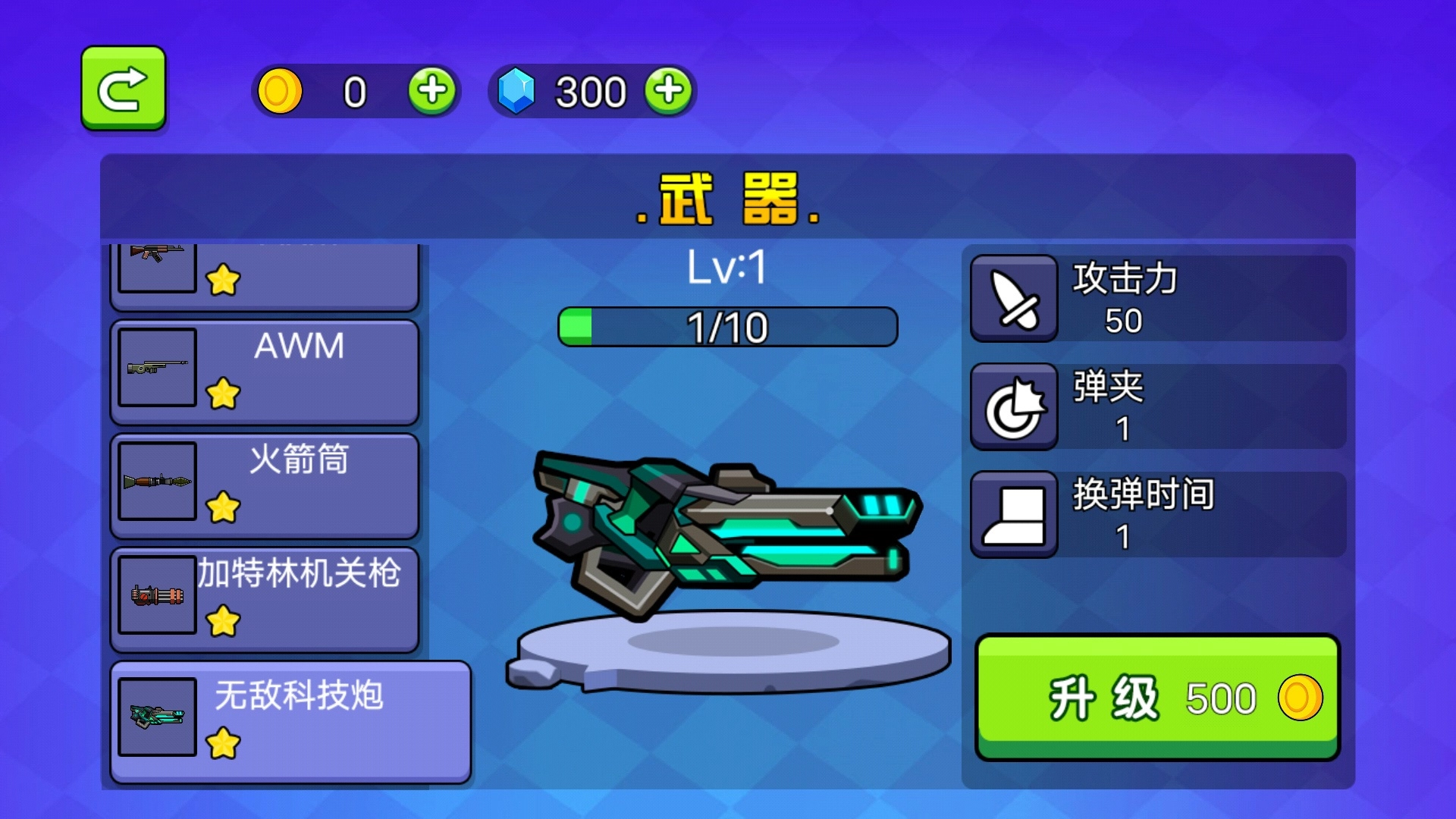Image resolution: width=1456 pixels, height=819 pixels.
Task: Tap the green back arrow icon
Action: pos(124,87)
